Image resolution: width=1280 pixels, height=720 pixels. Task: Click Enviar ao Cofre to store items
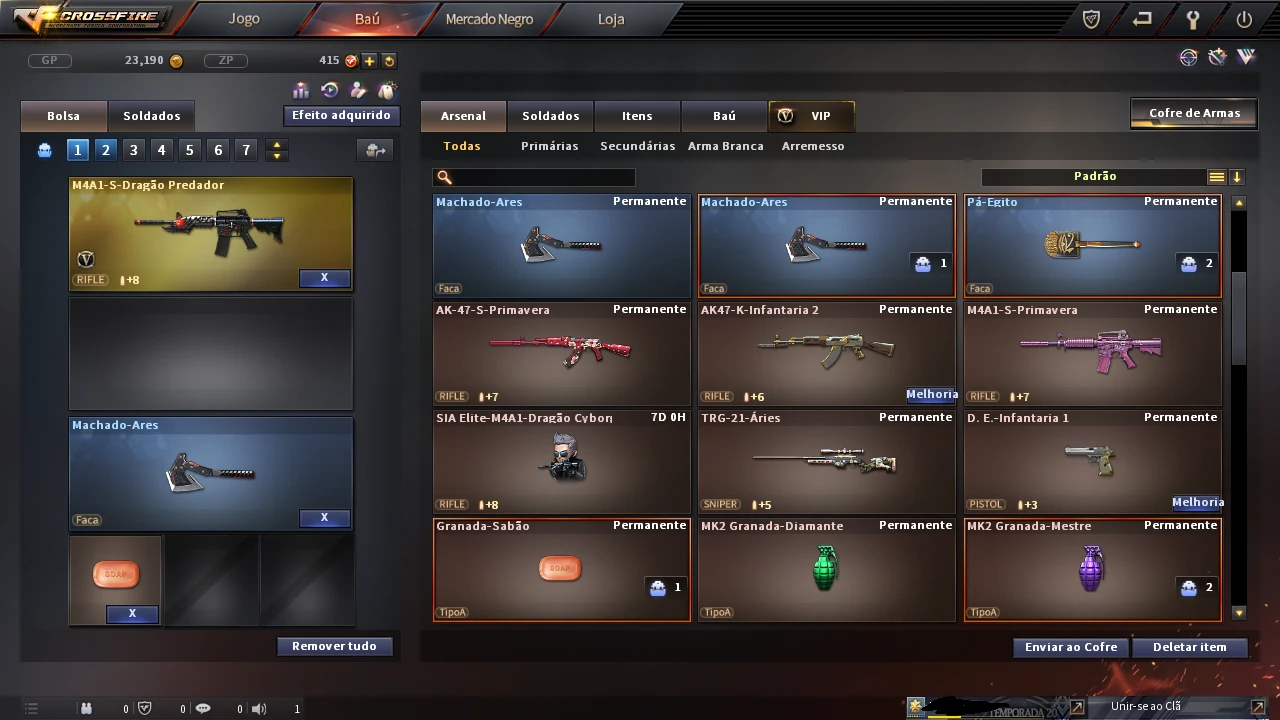1069,647
